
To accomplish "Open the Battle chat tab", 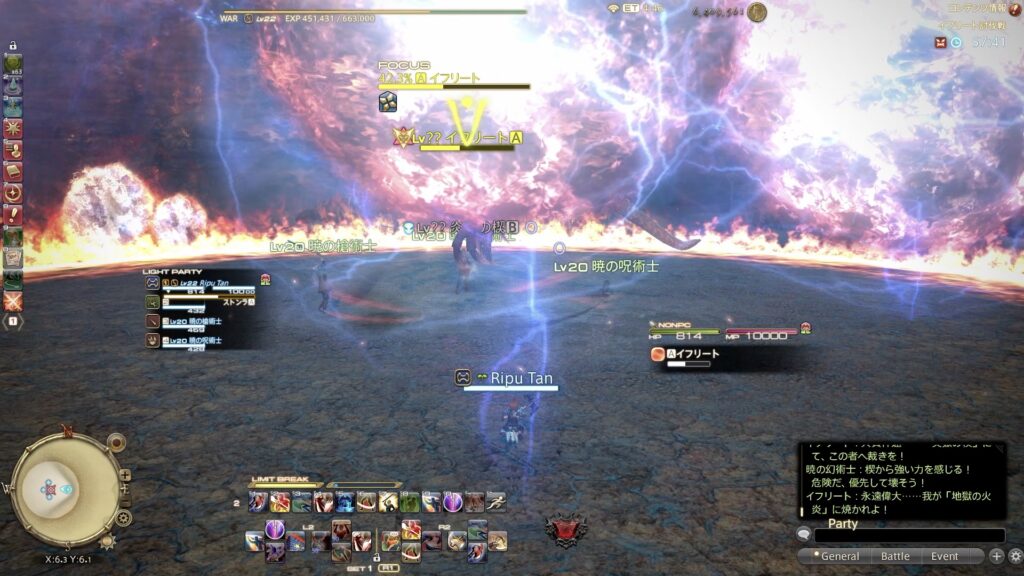I will click(x=895, y=556).
